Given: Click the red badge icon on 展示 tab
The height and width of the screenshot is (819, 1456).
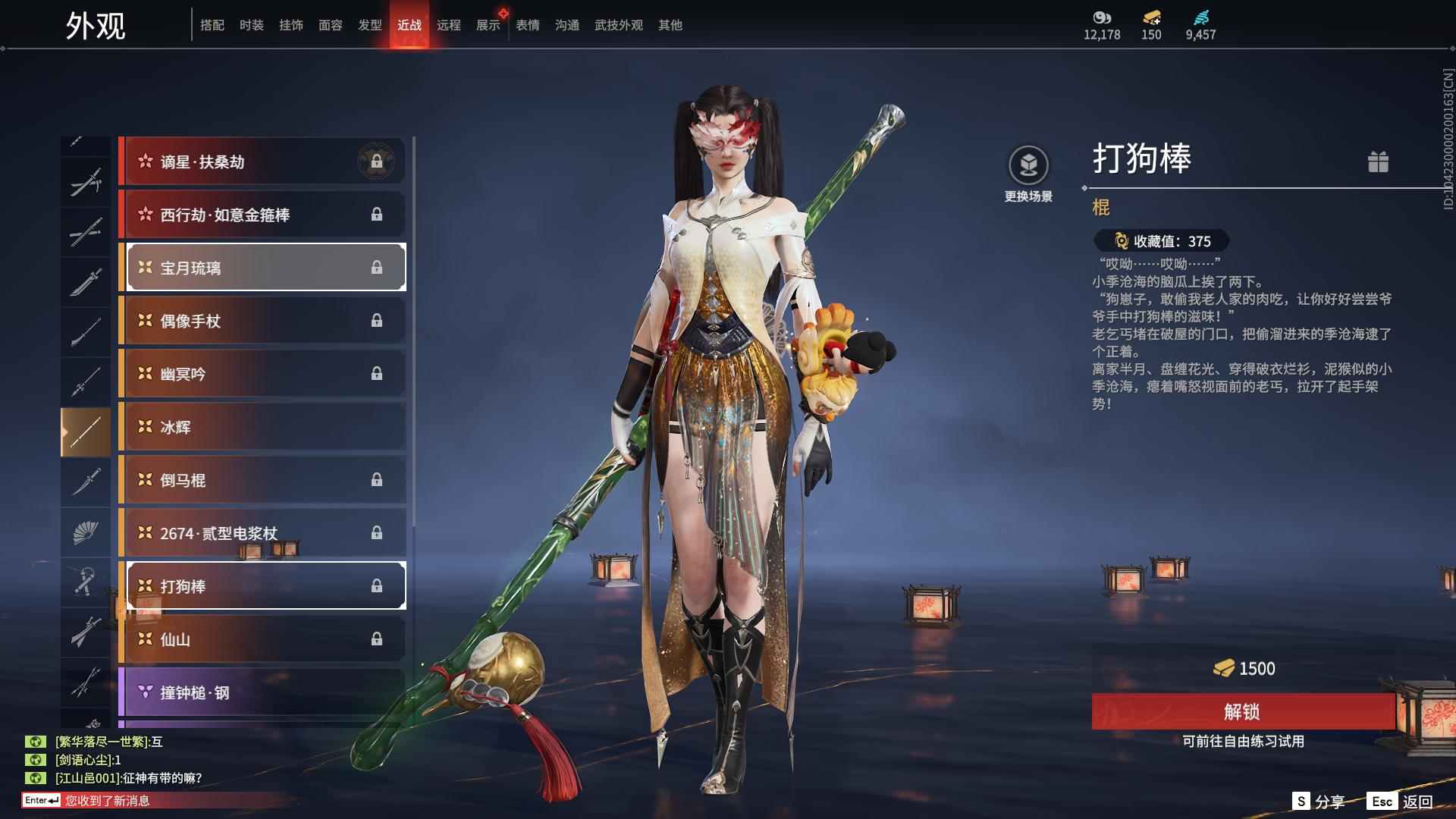Looking at the screenshot, I should pyautogui.click(x=503, y=13).
